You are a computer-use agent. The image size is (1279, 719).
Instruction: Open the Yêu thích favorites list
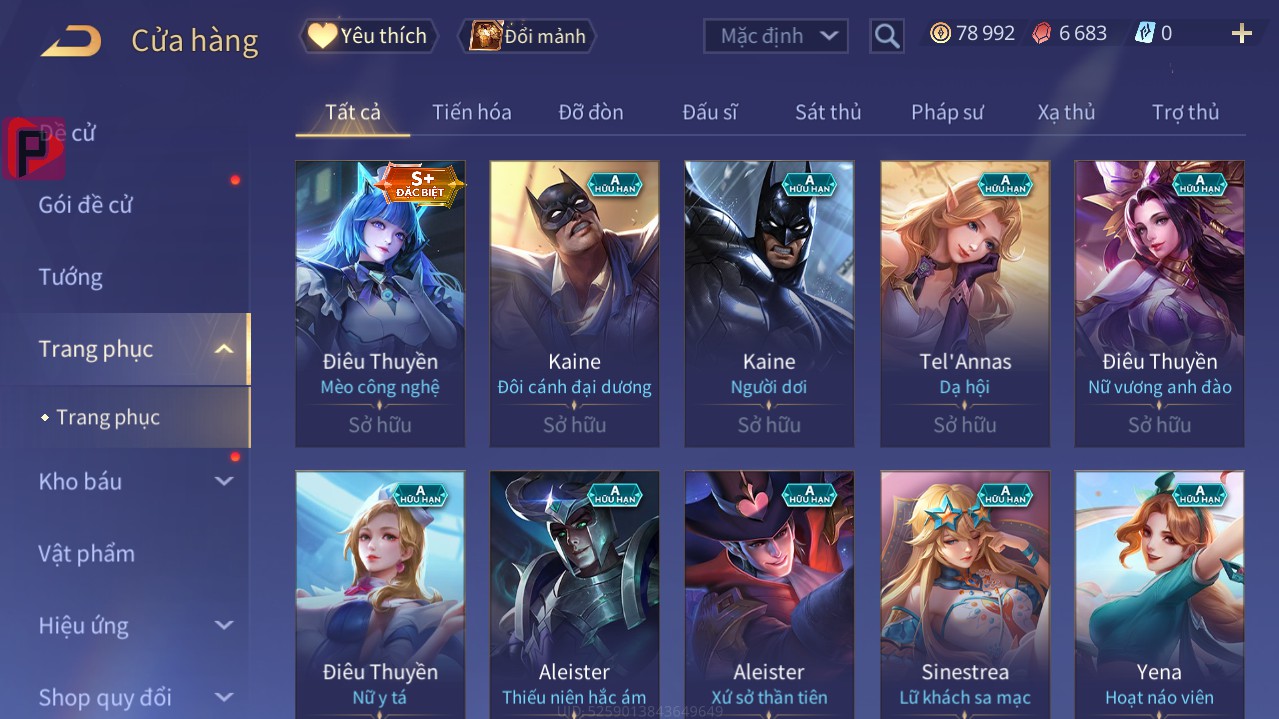368,36
